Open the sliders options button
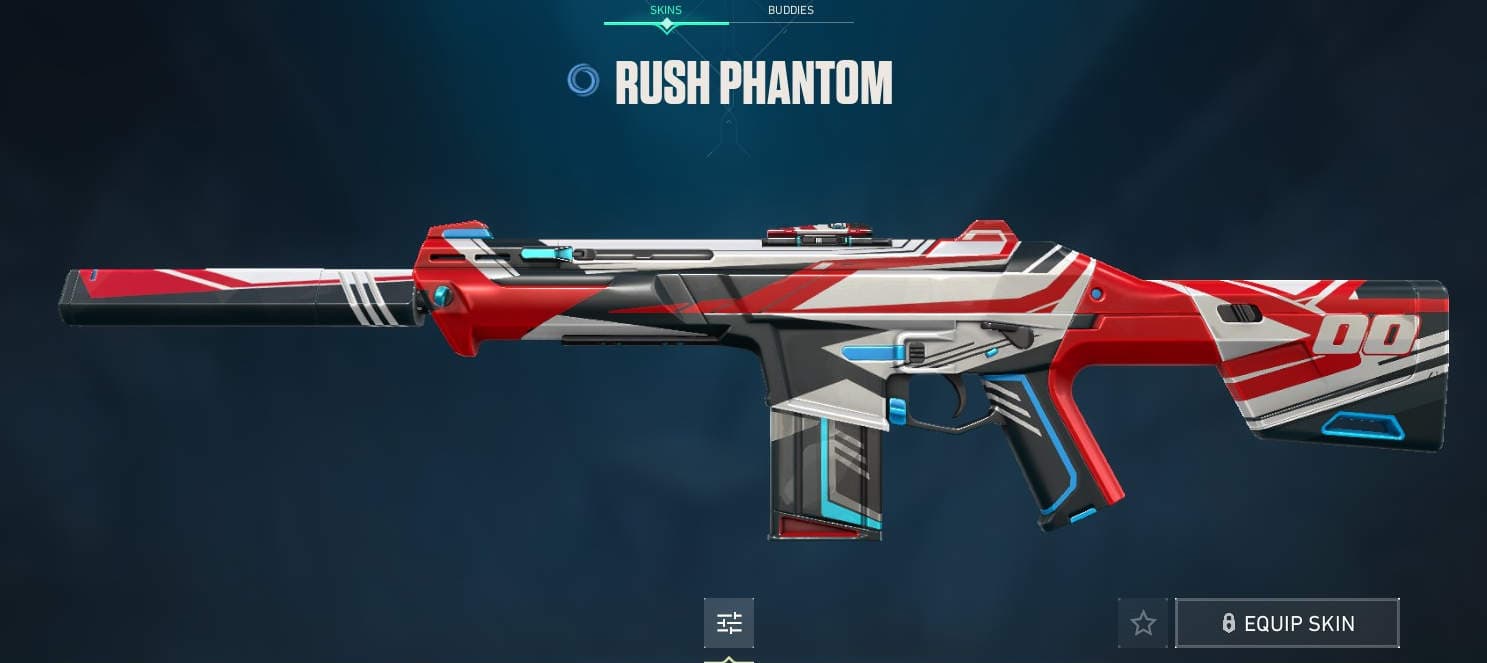Image resolution: width=1487 pixels, height=663 pixels. coord(729,624)
